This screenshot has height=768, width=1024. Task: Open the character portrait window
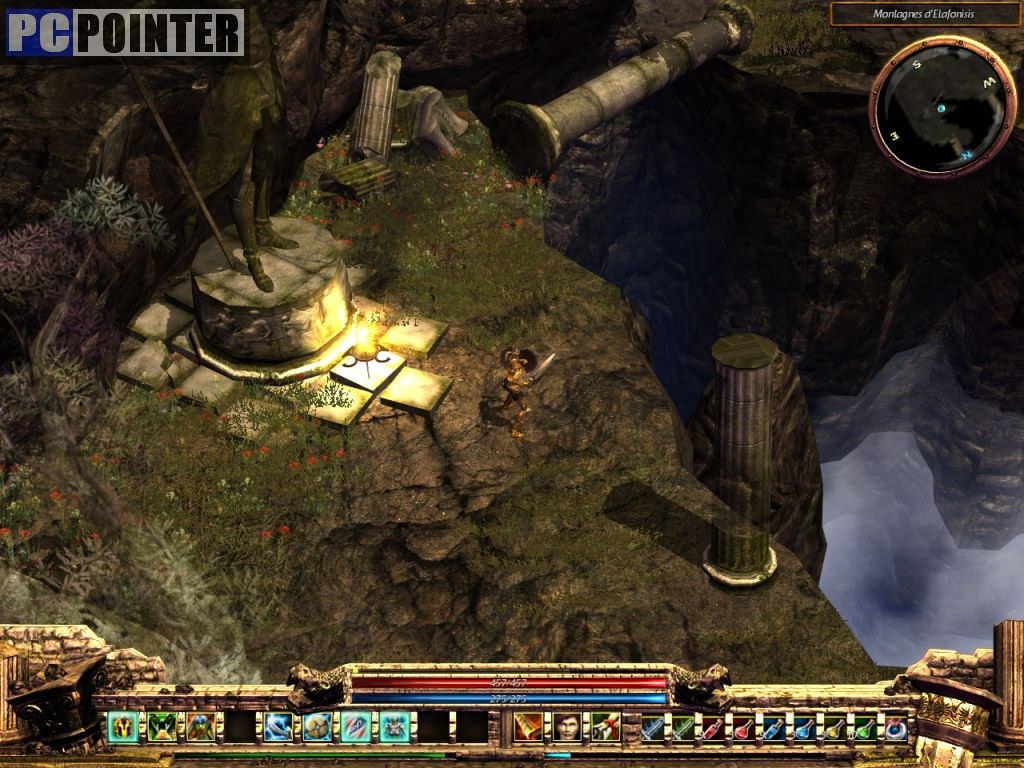(x=567, y=726)
